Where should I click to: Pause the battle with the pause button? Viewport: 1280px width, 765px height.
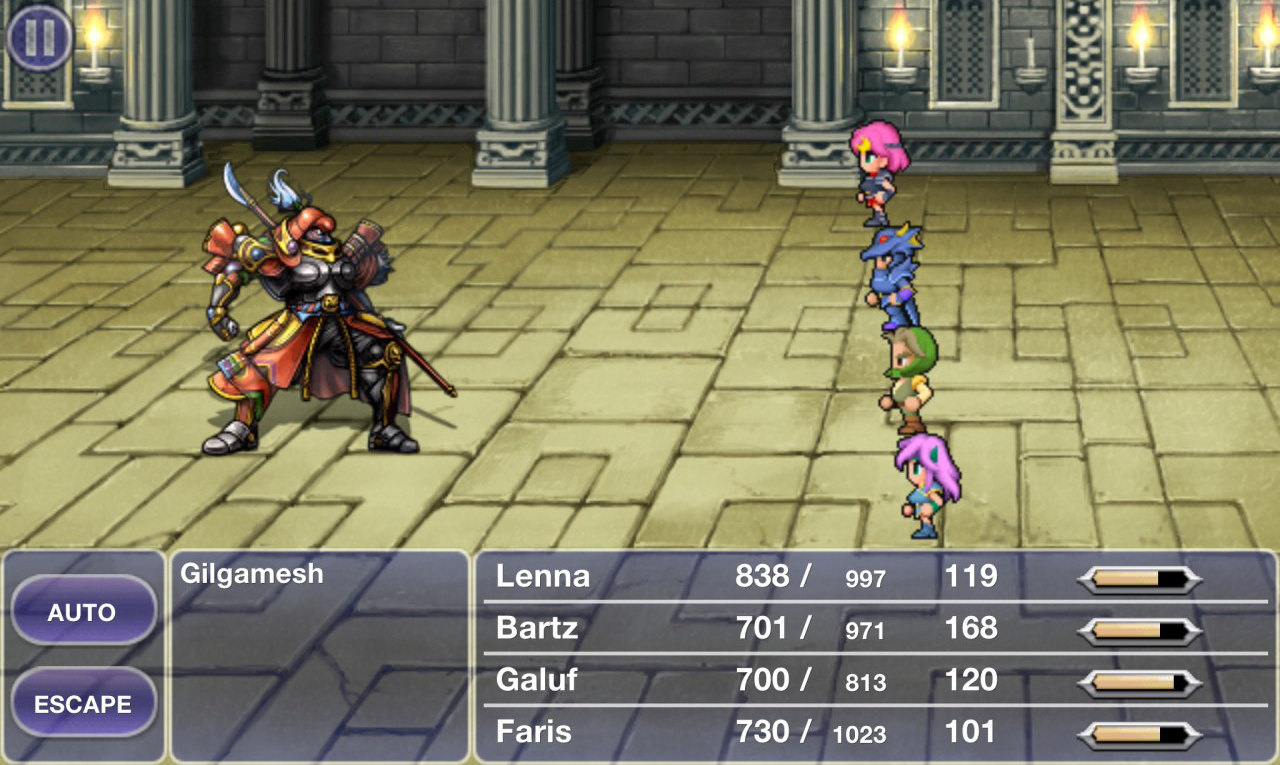pyautogui.click(x=39, y=39)
